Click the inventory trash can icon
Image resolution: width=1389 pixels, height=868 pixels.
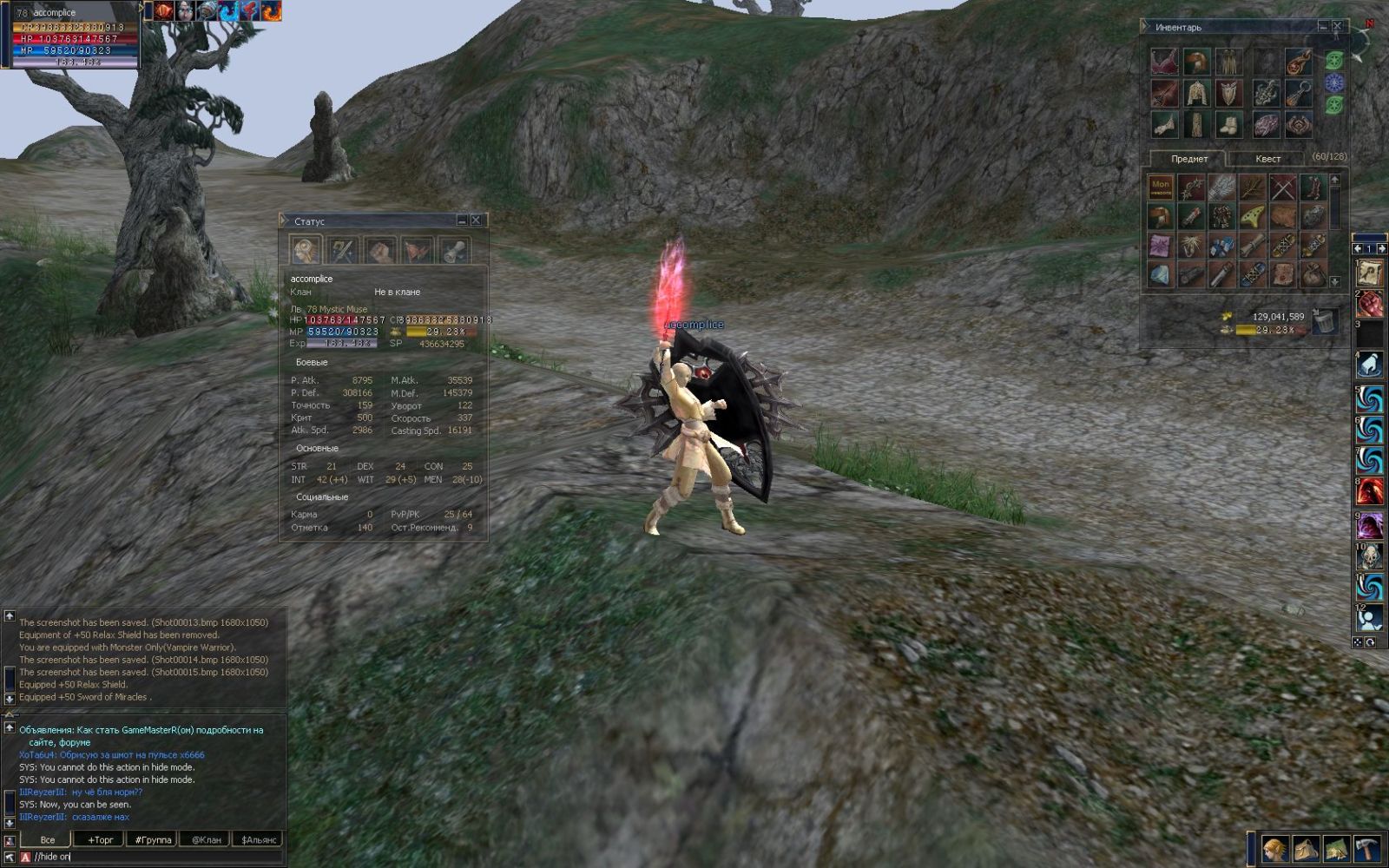tap(1324, 321)
